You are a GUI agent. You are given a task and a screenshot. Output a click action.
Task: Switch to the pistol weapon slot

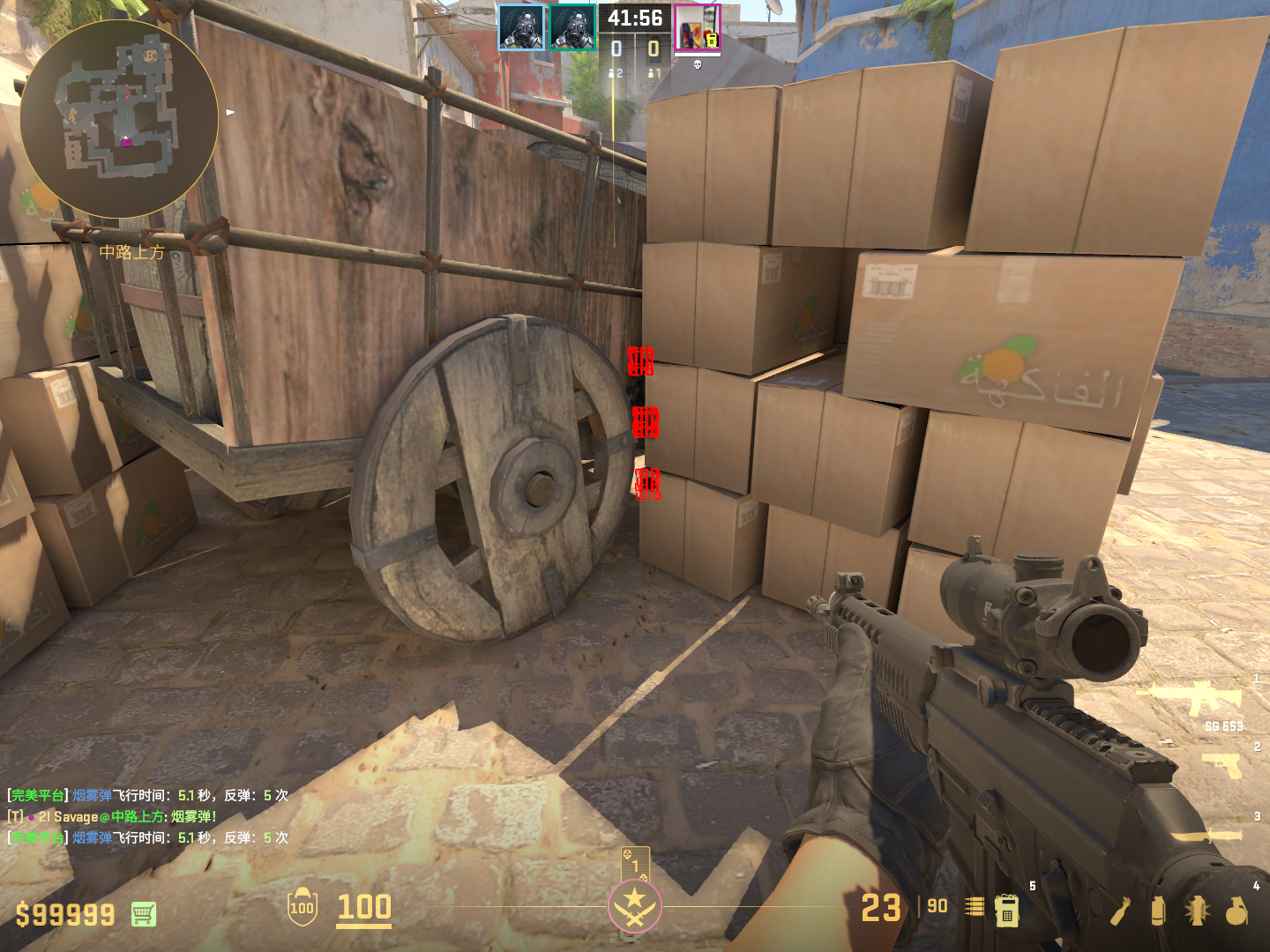[1222, 764]
